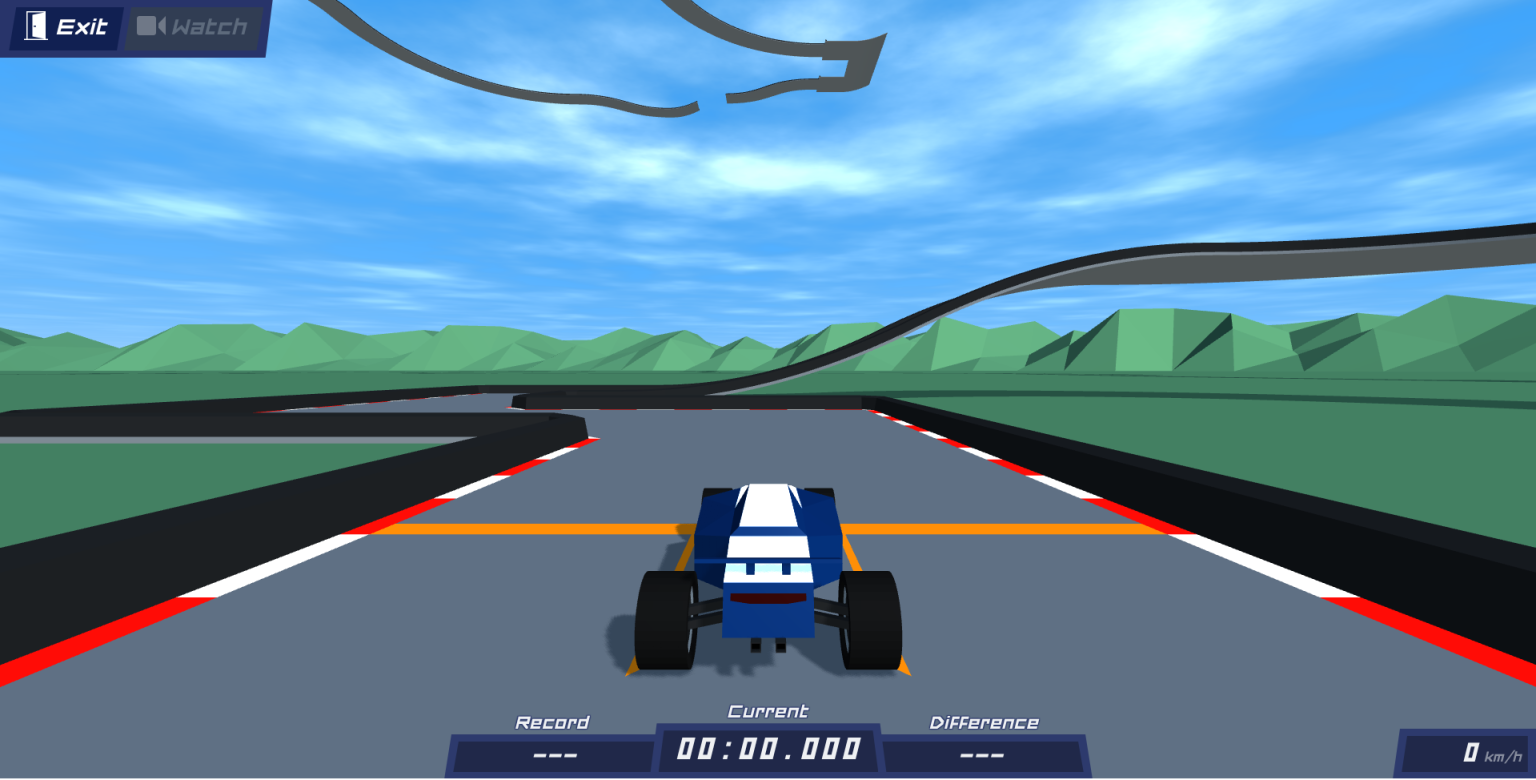
Task: Select the Current time display showing 00:00.000
Action: coord(767,747)
